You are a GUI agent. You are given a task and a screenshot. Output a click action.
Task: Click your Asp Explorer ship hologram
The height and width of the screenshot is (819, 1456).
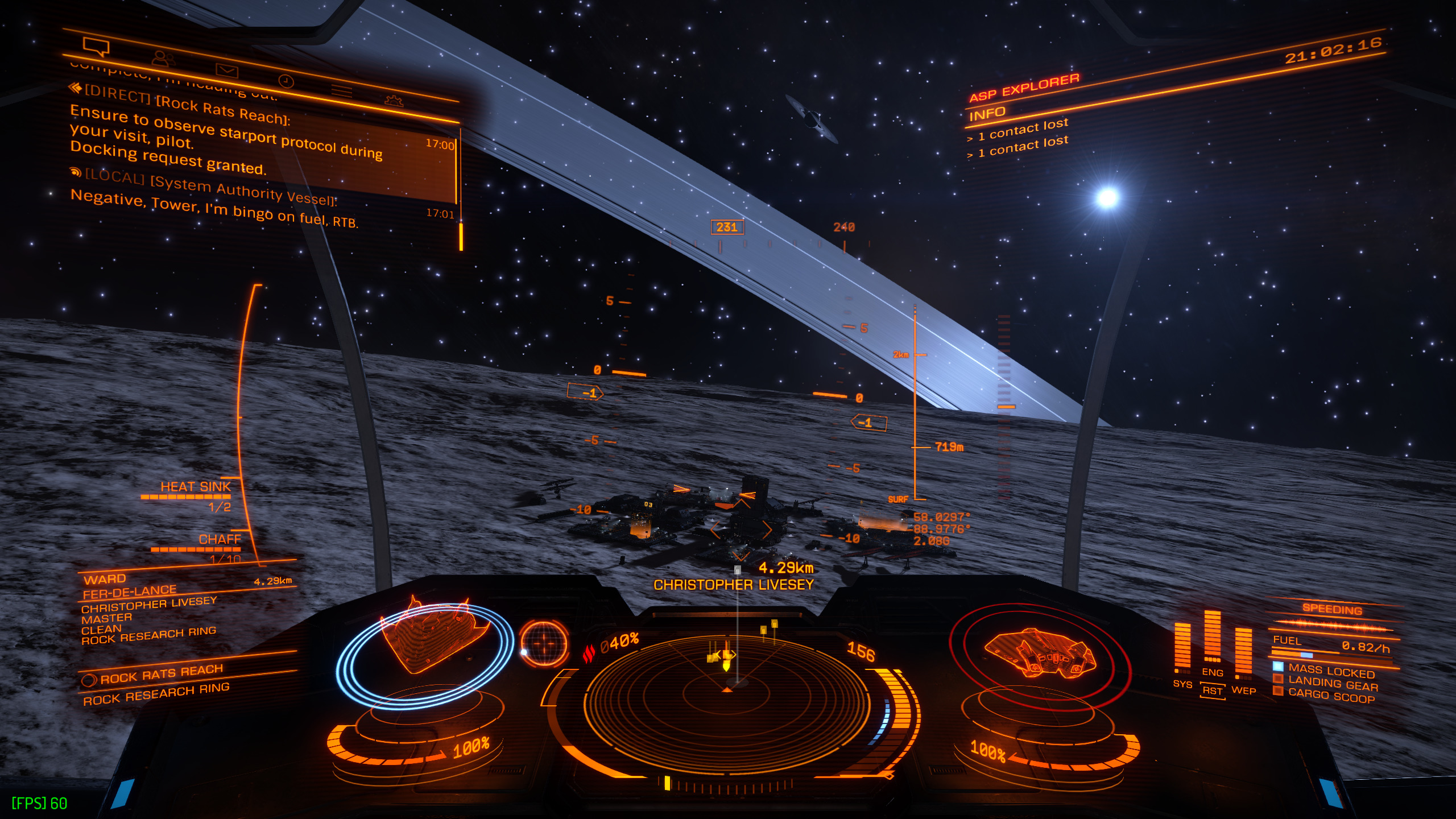[x=1039, y=654]
